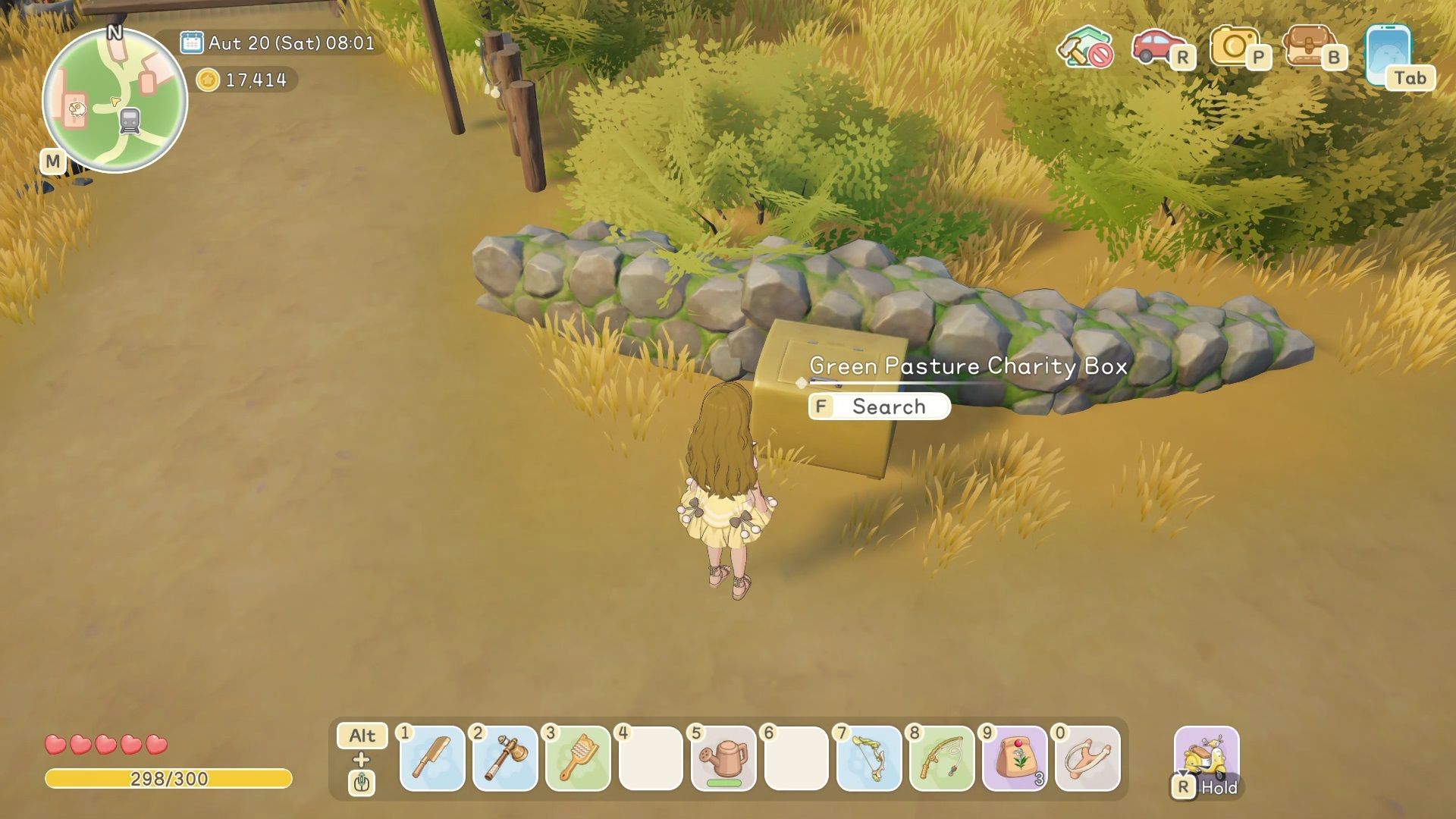This screenshot has width=1456, height=819.
Task: Equip the axe from the hotbar
Action: point(505,758)
